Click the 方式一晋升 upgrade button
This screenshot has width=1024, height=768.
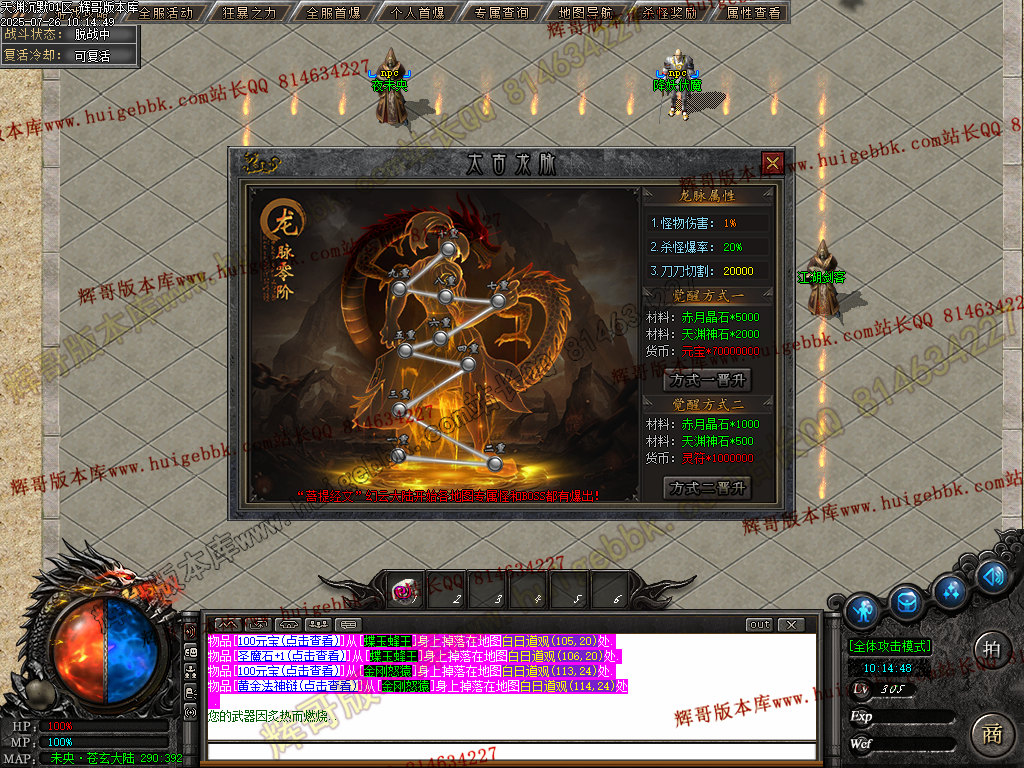click(707, 380)
